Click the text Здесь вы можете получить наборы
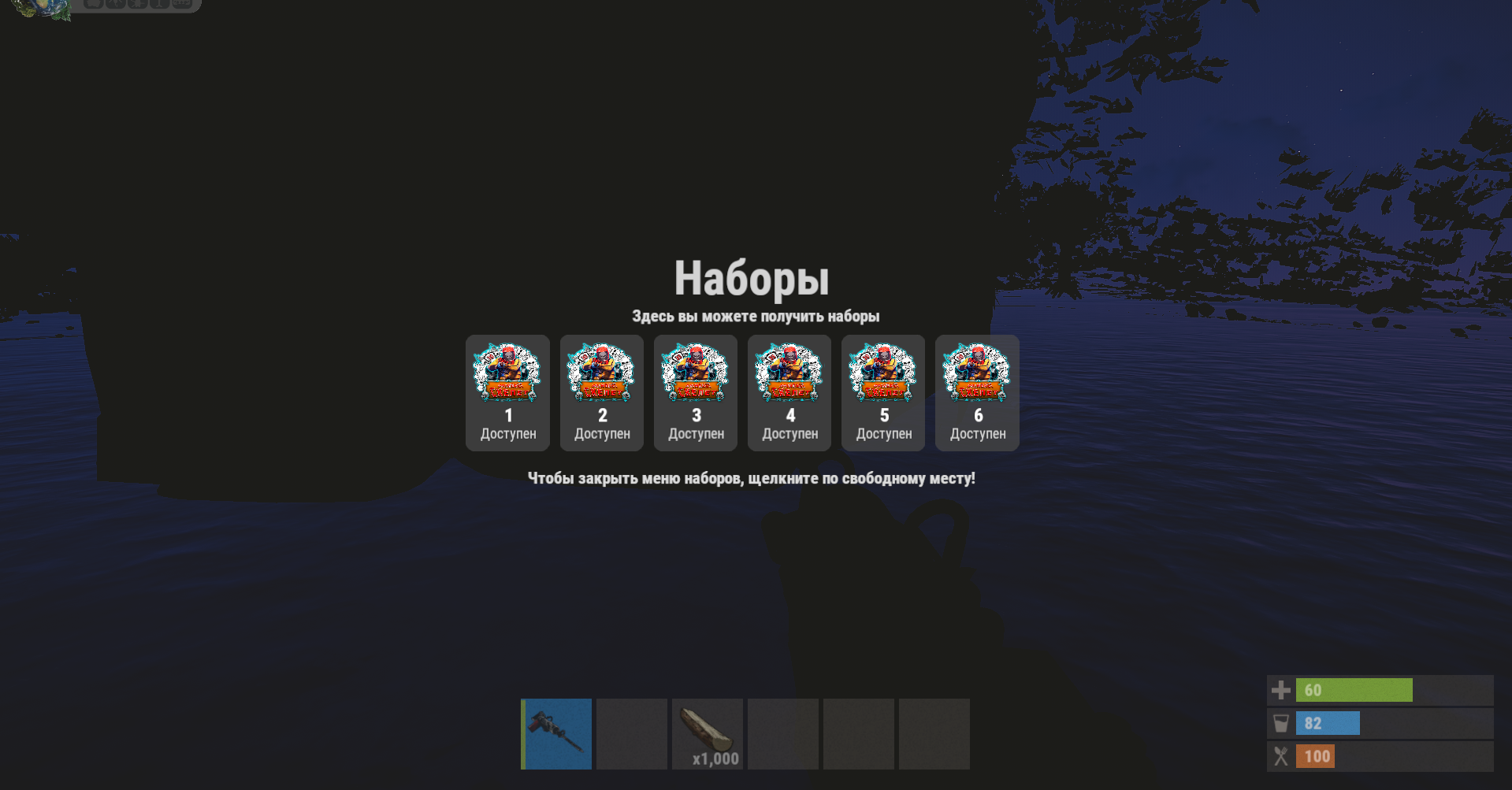The height and width of the screenshot is (790, 1512). [755, 316]
